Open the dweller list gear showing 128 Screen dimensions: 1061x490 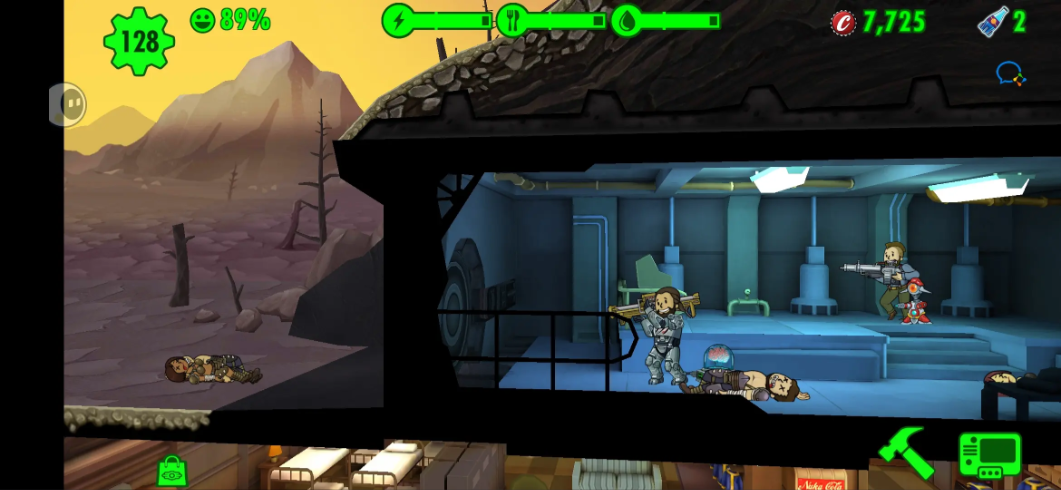(139, 41)
